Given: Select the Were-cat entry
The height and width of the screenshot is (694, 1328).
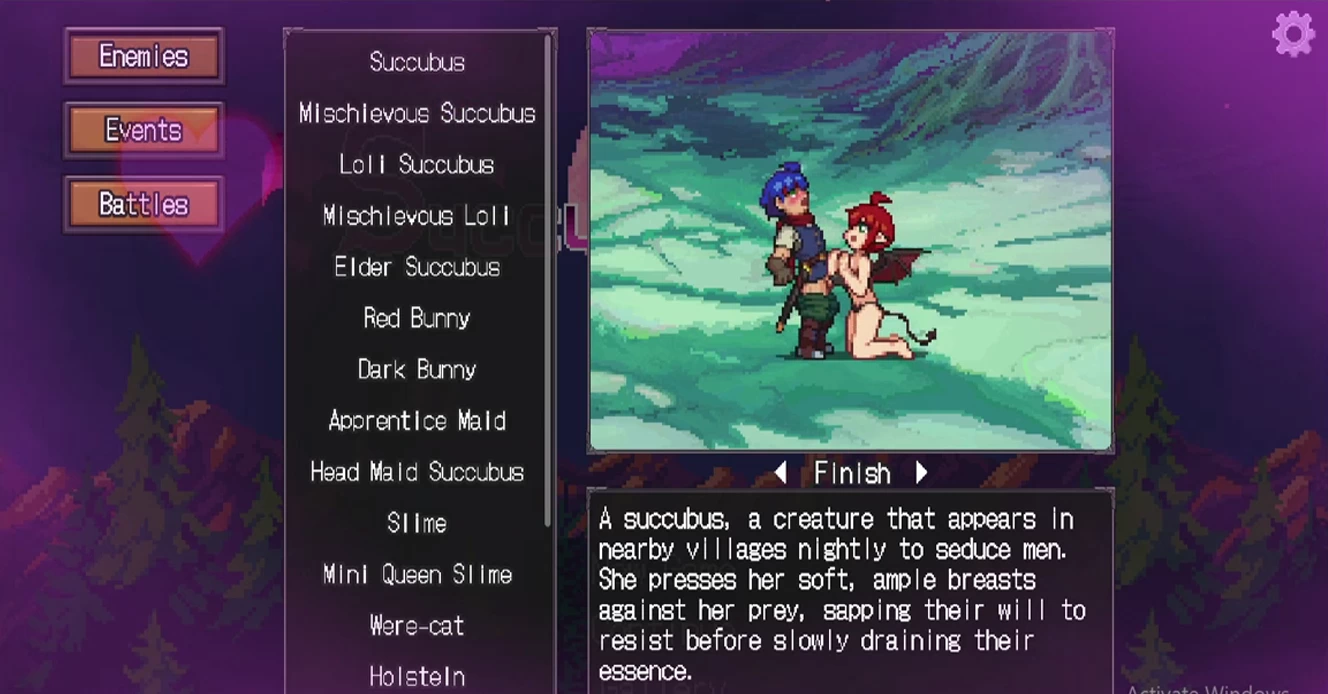Looking at the screenshot, I should (417, 626).
